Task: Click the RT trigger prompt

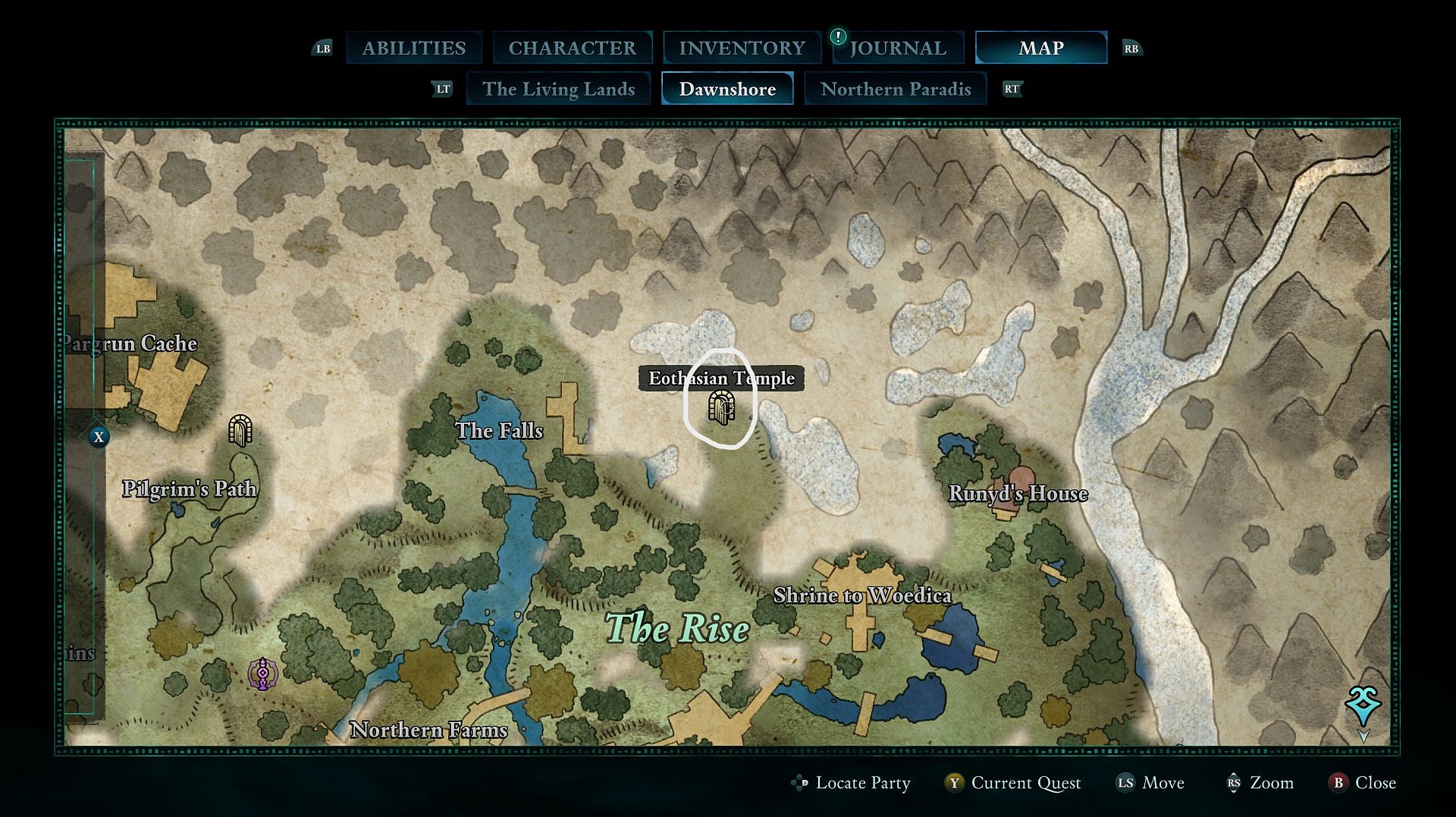Action: tap(1011, 89)
